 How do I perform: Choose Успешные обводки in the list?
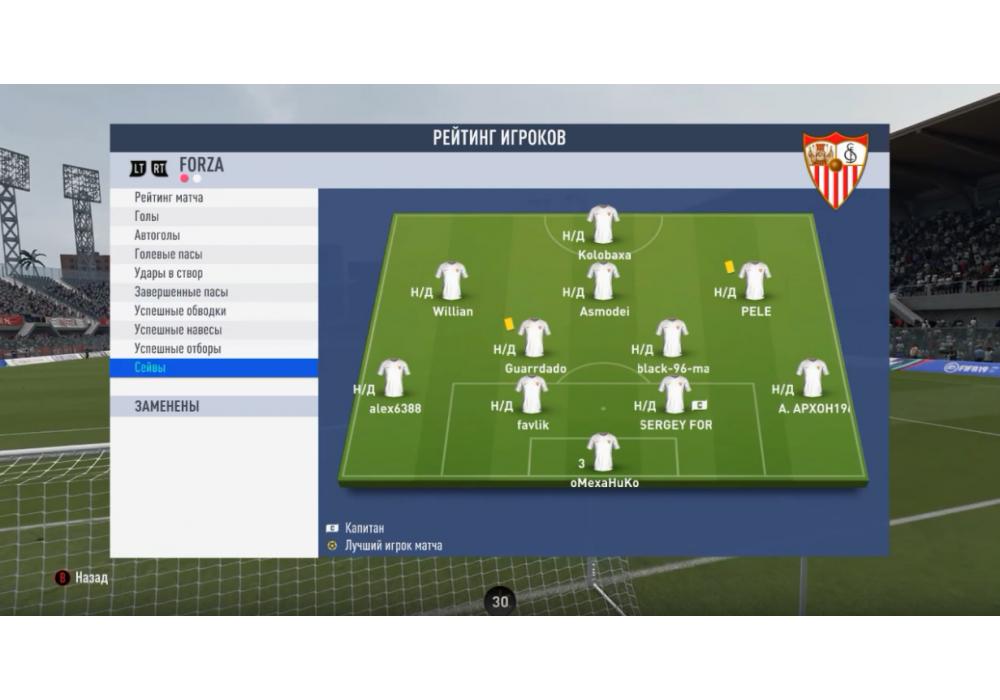click(x=178, y=311)
